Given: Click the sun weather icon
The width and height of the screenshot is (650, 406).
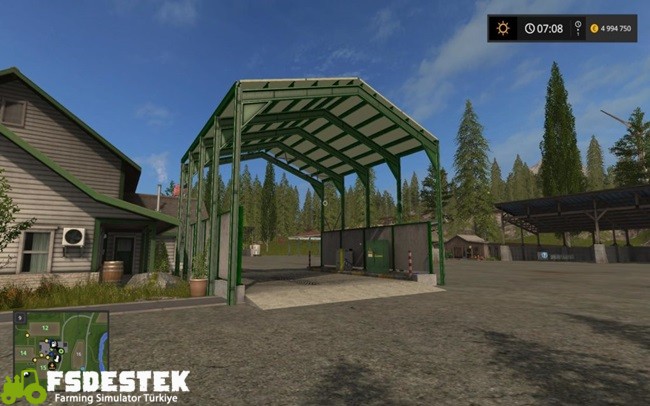Looking at the screenshot, I should click(x=503, y=28).
